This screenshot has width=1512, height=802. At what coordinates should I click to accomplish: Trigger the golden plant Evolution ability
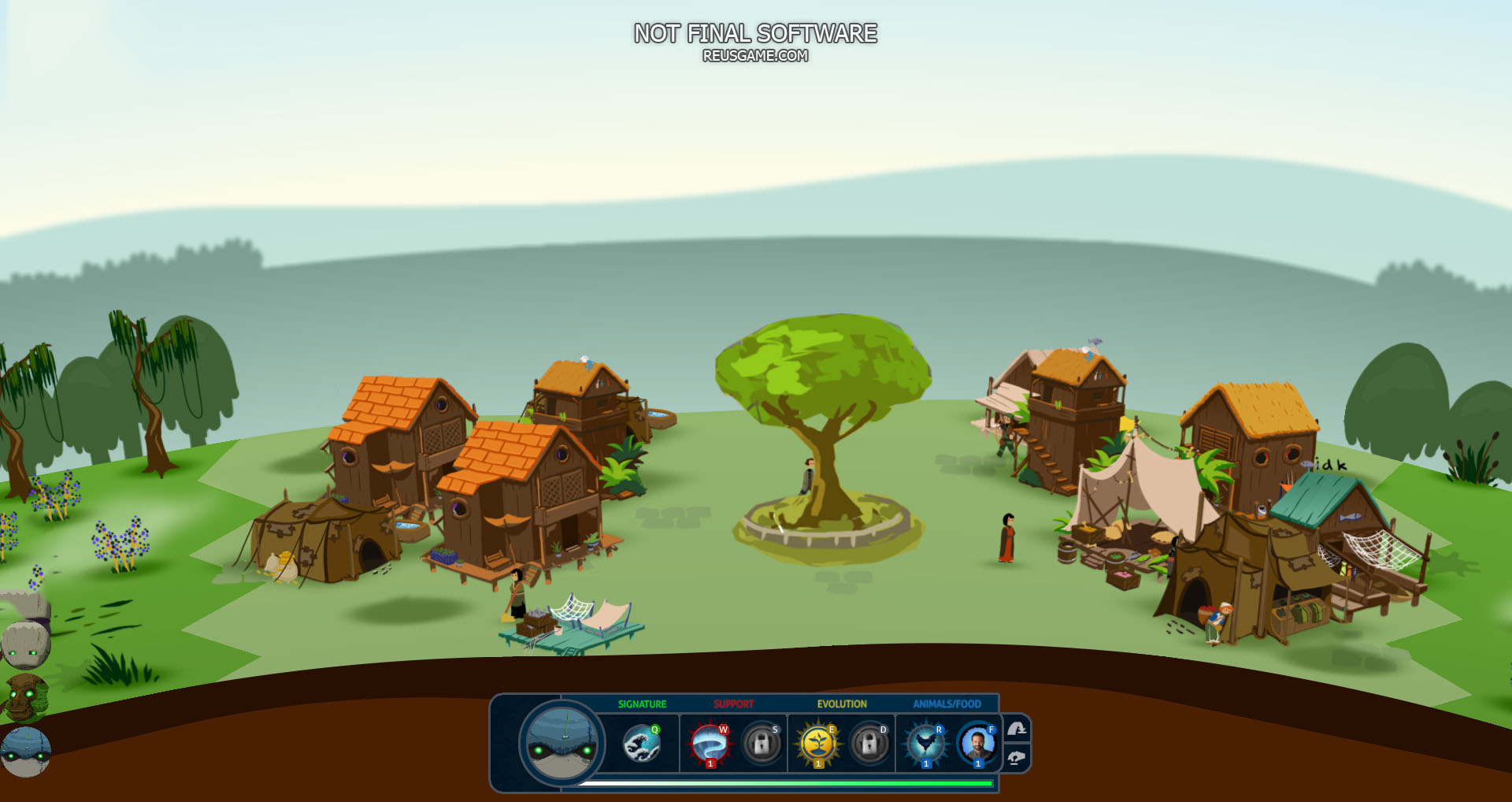(x=817, y=744)
